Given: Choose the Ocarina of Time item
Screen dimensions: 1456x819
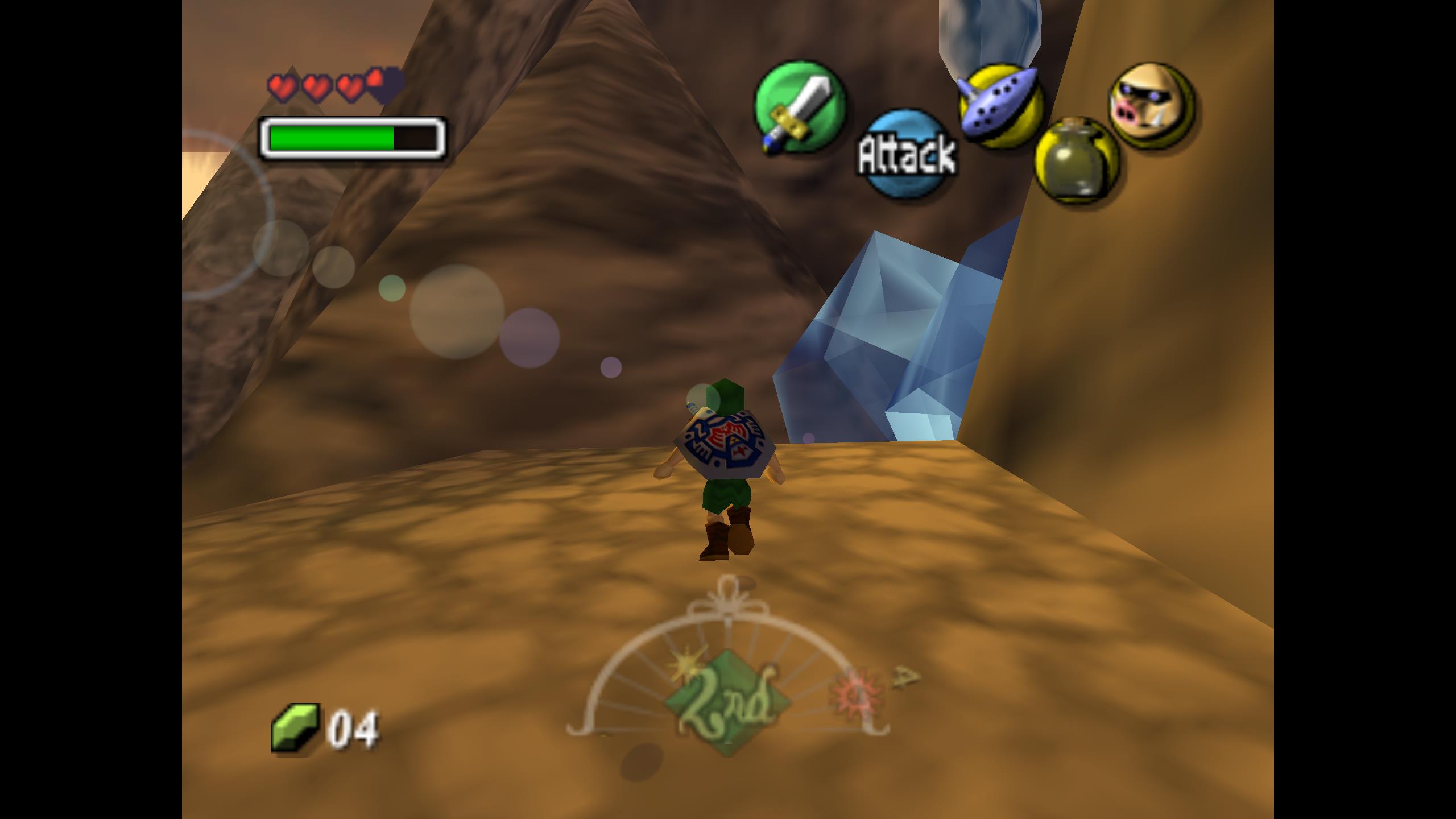Looking at the screenshot, I should [1002, 105].
